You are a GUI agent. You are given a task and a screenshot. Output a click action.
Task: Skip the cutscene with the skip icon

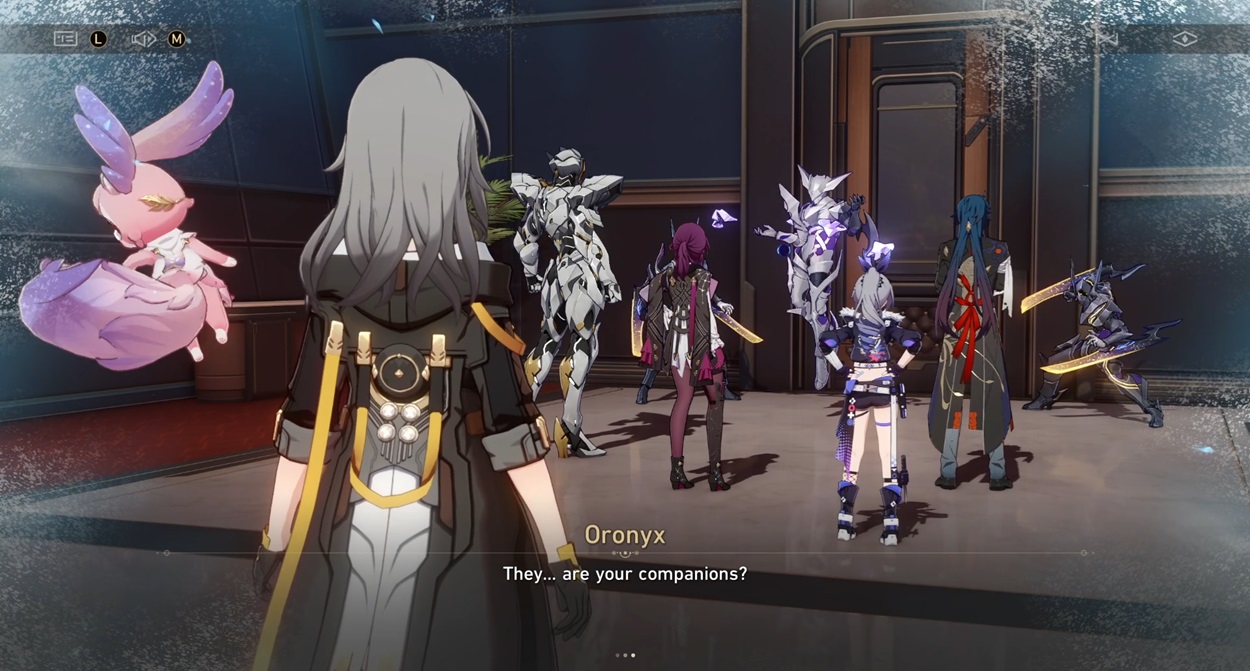click(1106, 39)
